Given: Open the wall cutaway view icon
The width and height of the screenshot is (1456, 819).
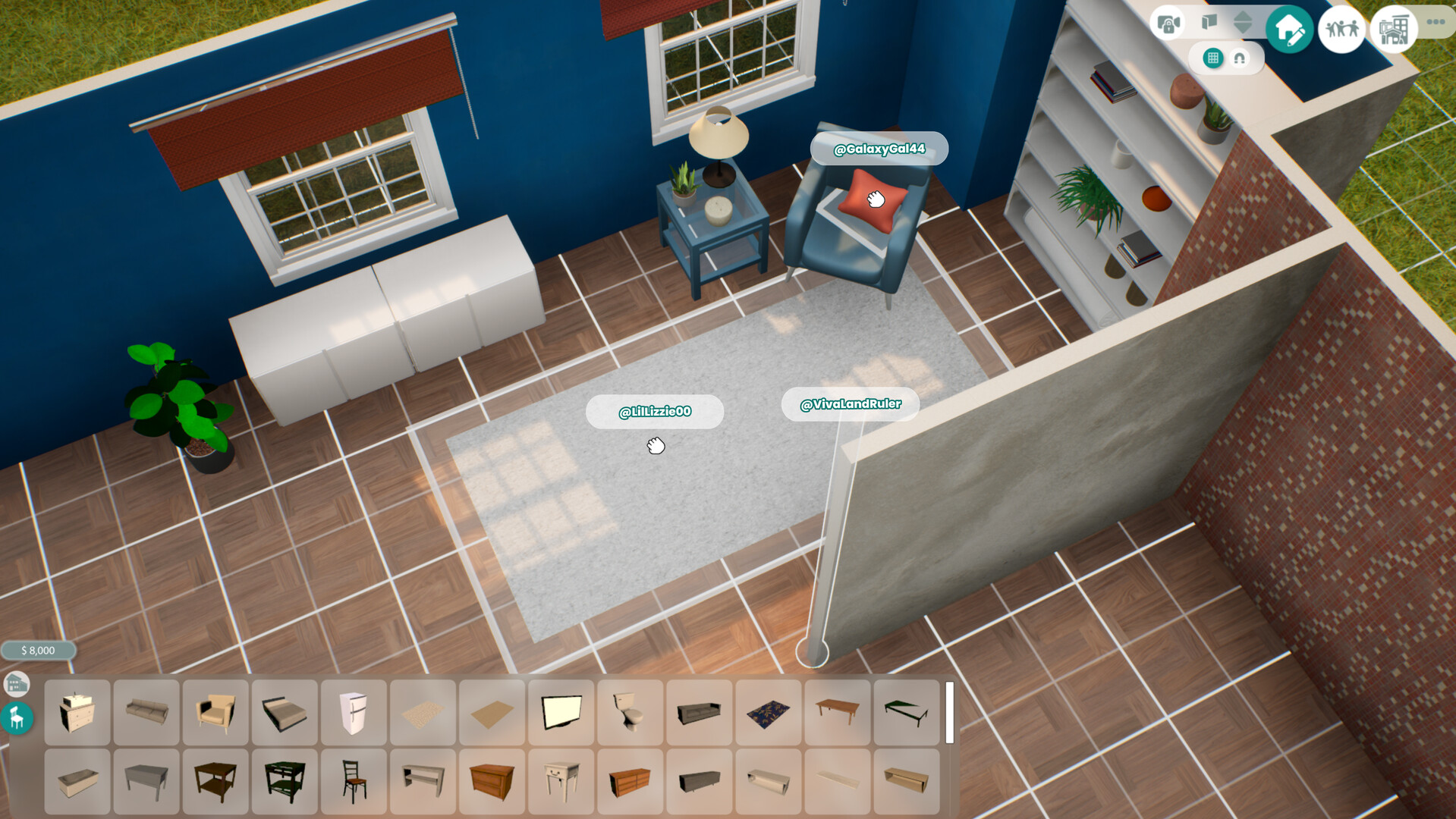Looking at the screenshot, I should coord(1209,21).
